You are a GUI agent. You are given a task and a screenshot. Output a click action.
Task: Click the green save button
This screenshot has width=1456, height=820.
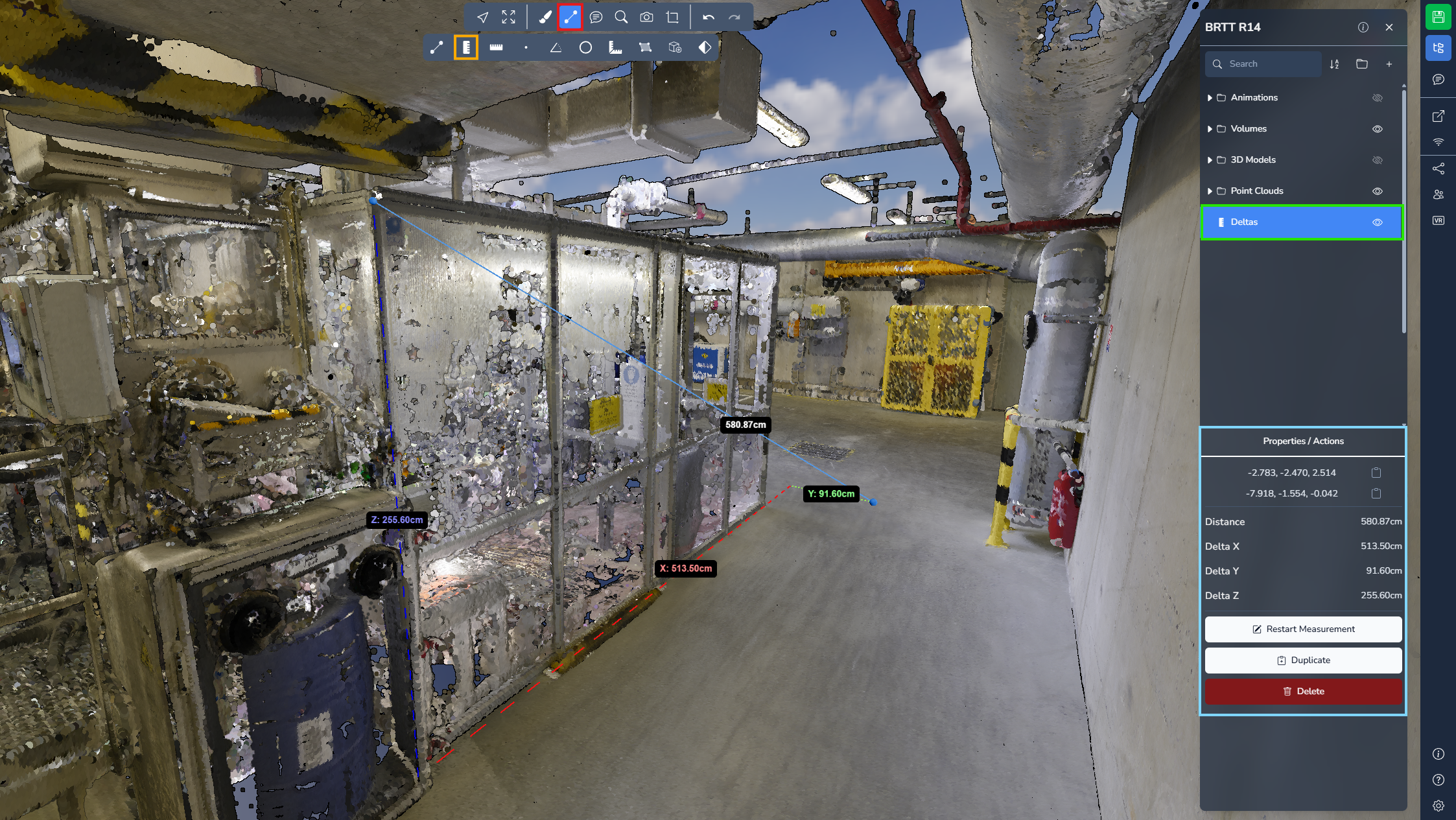coord(1438,17)
